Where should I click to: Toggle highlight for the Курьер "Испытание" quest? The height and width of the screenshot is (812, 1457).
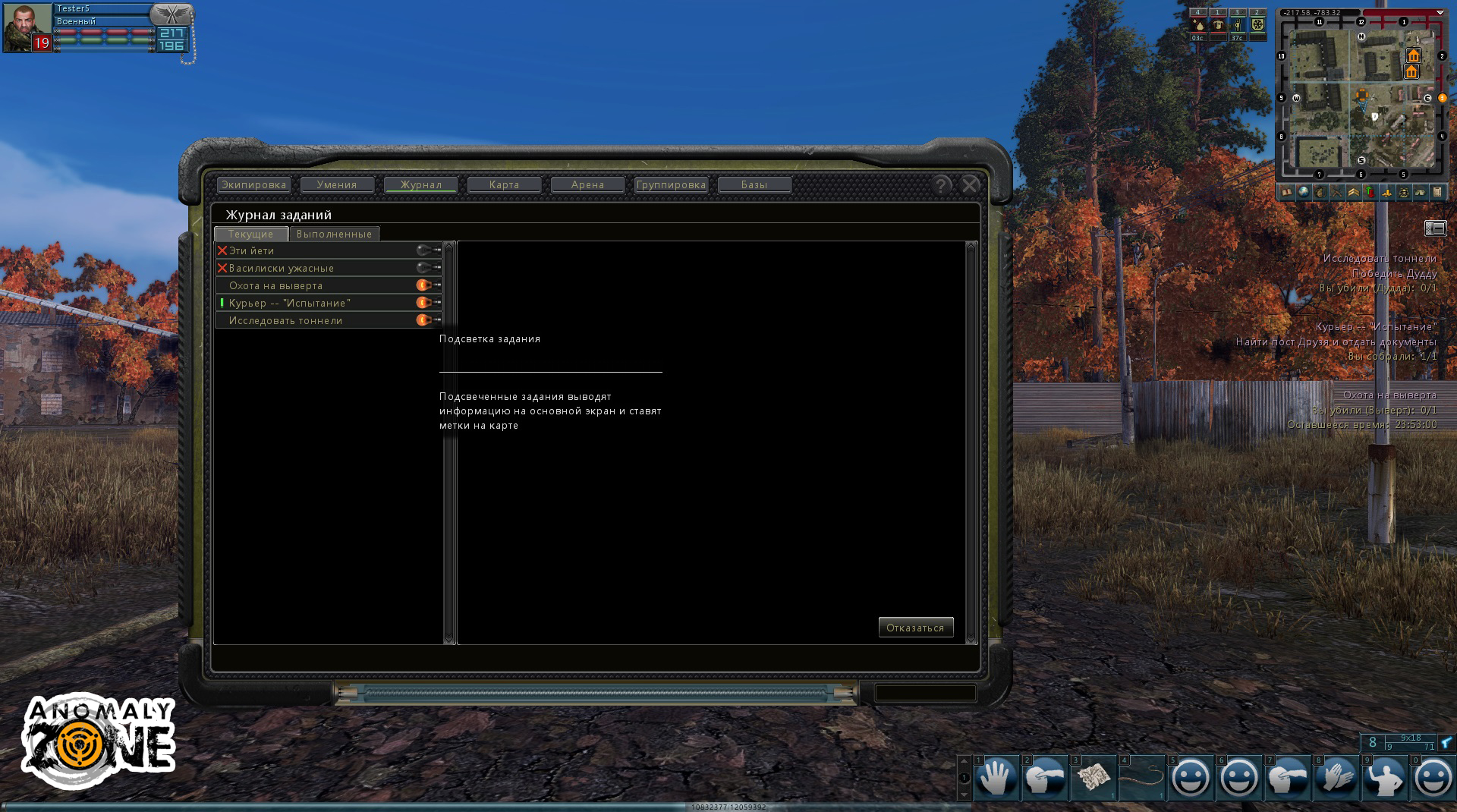pos(425,303)
